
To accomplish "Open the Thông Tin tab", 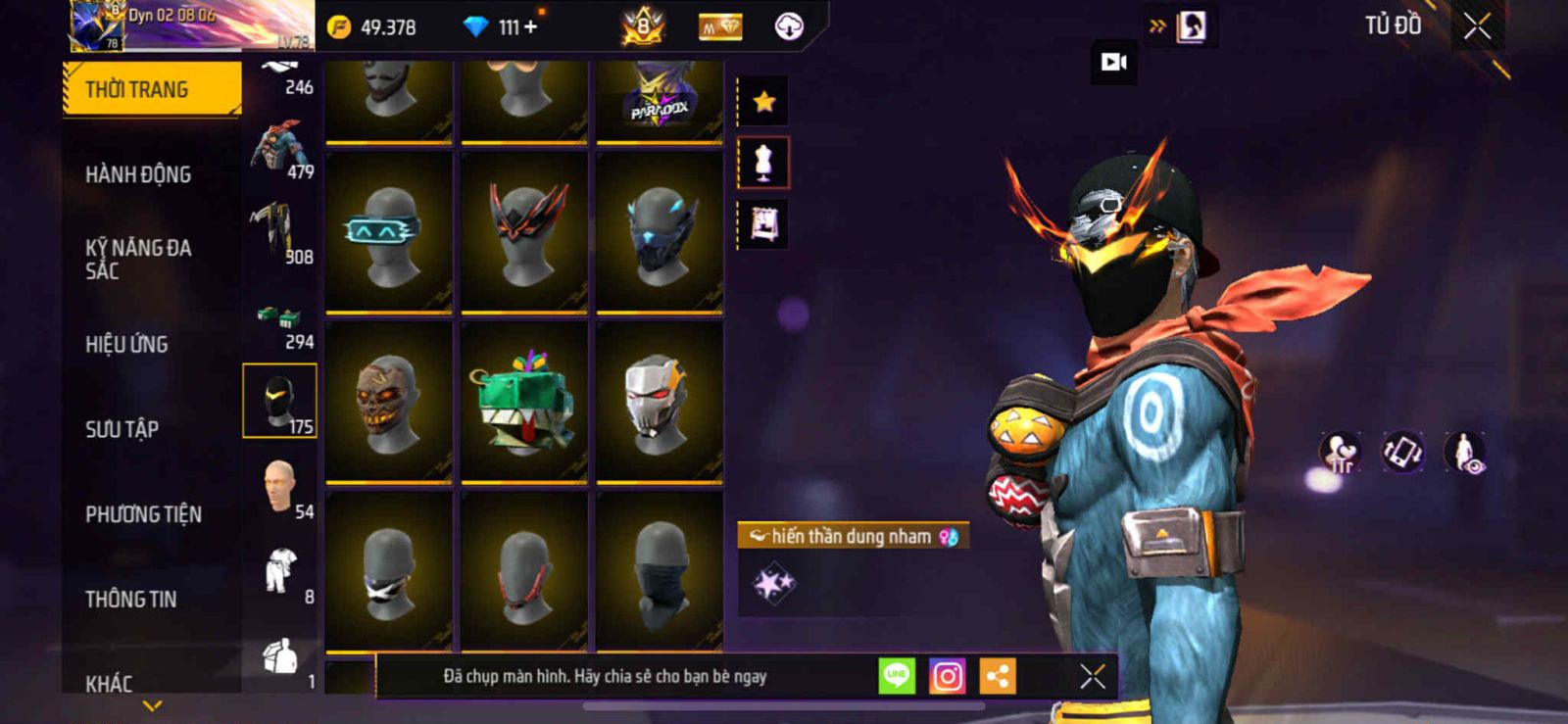I will pos(130,599).
